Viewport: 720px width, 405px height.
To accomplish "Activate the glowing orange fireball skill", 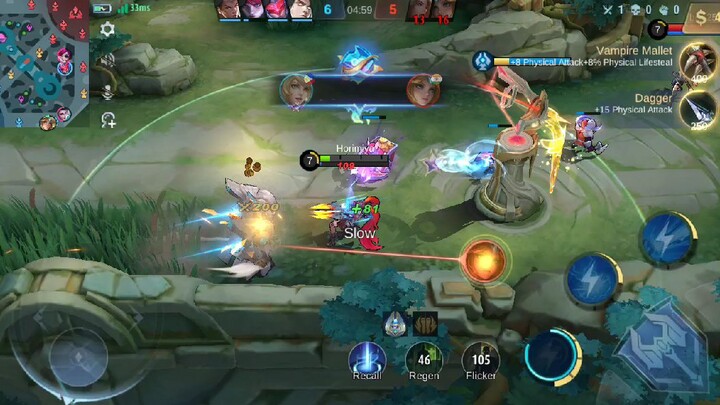I will click(x=485, y=260).
